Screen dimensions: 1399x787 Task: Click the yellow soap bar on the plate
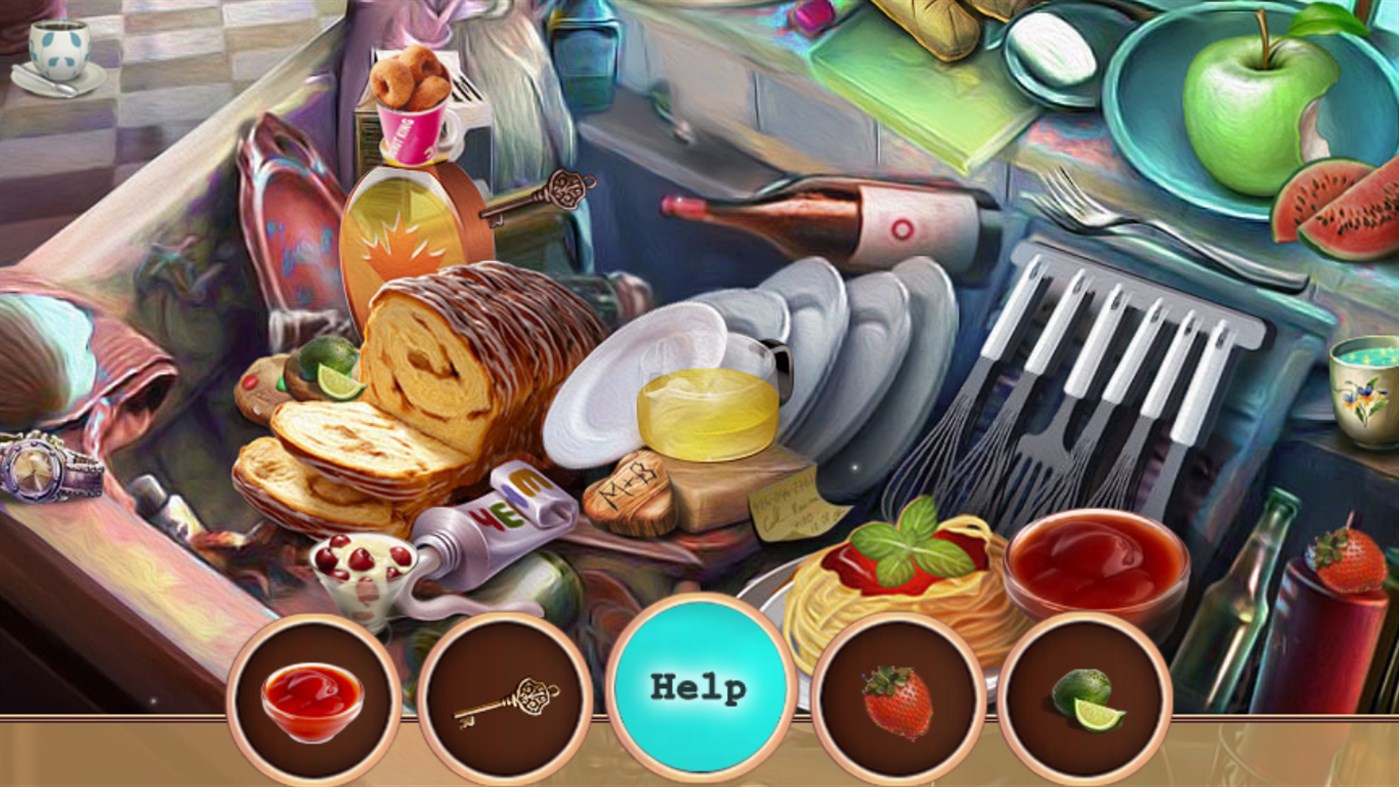pyautogui.click(x=706, y=410)
